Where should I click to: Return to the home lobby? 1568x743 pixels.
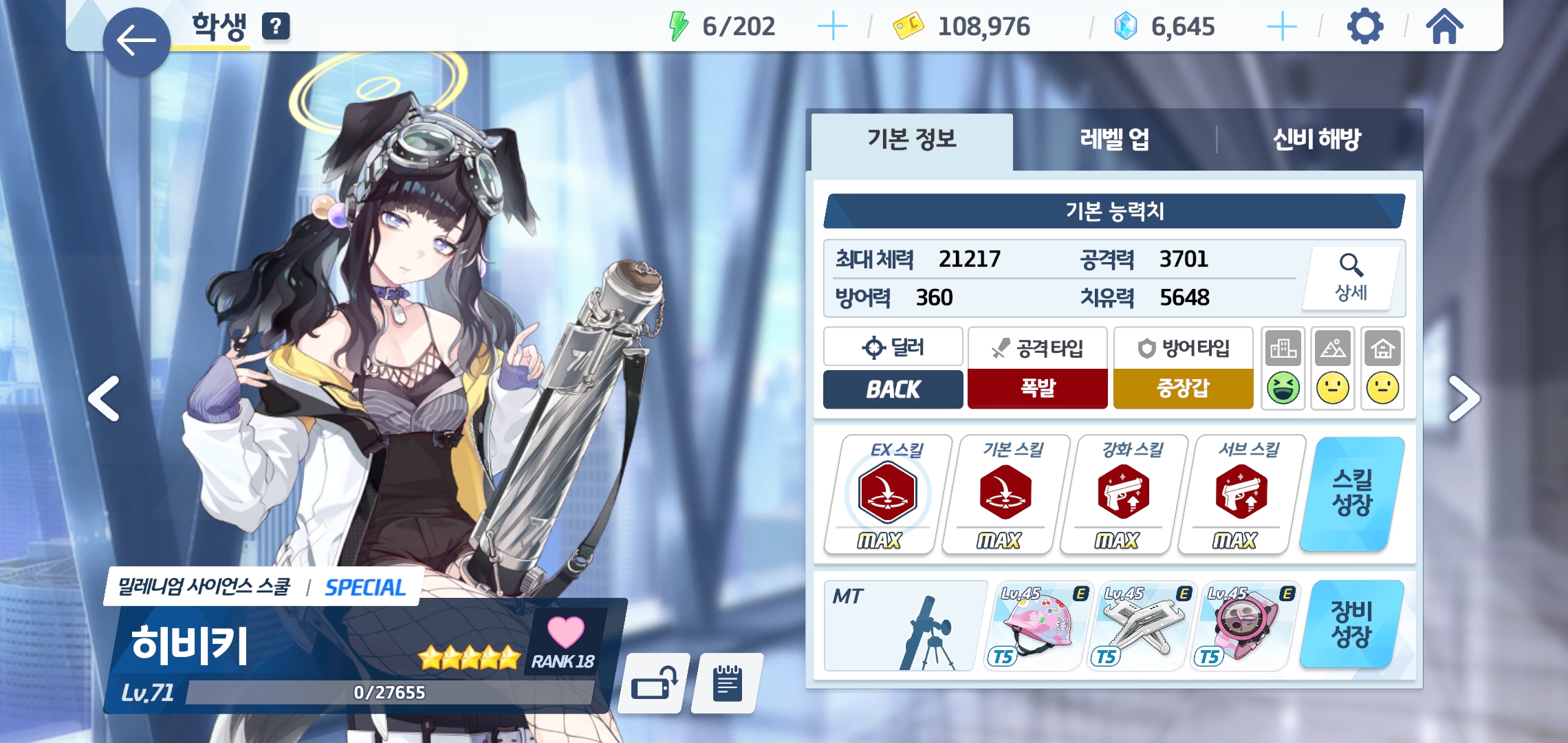pyautogui.click(x=1444, y=27)
